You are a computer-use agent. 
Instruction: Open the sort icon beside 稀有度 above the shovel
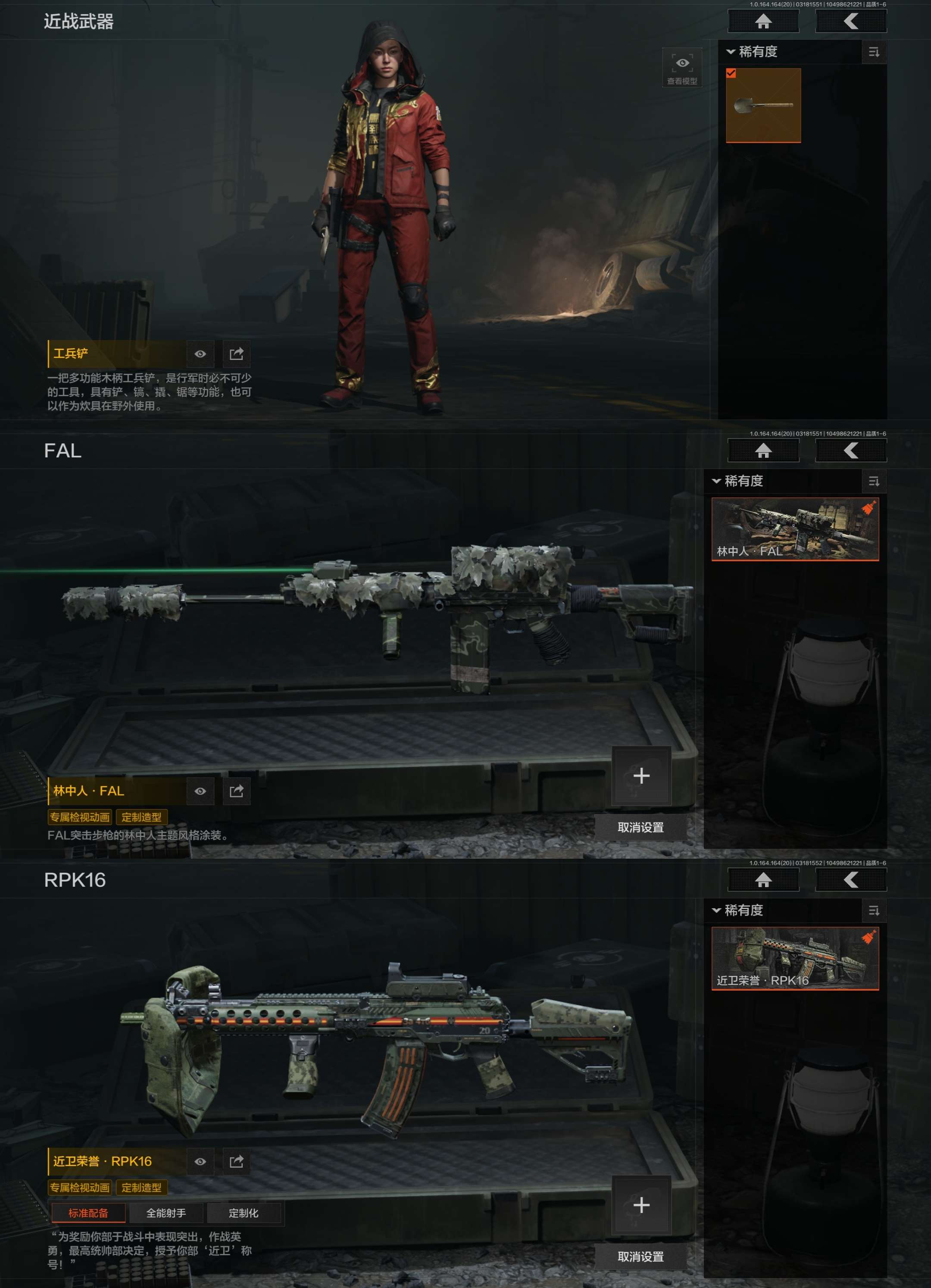pos(874,52)
